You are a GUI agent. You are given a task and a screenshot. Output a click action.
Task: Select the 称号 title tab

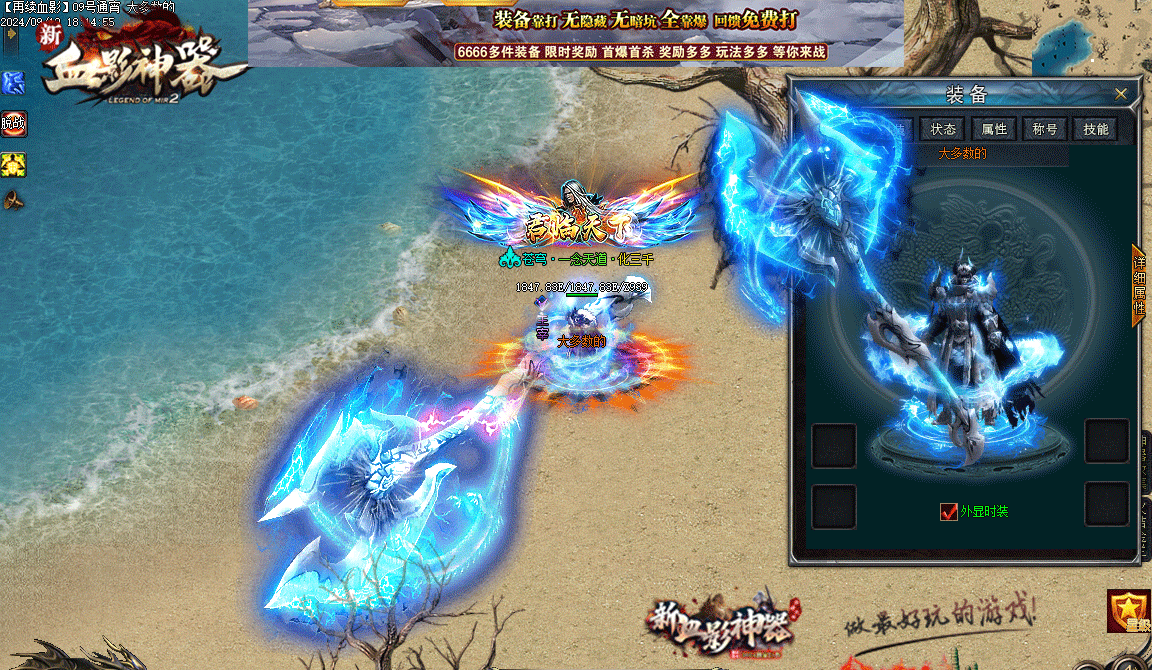click(1045, 129)
